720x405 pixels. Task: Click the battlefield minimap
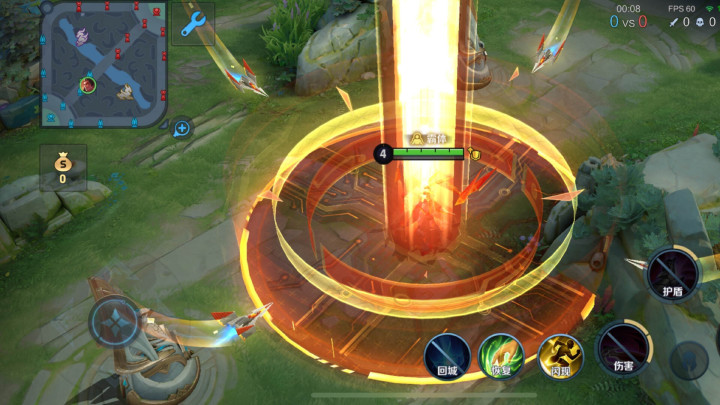pyautogui.click(x=103, y=64)
